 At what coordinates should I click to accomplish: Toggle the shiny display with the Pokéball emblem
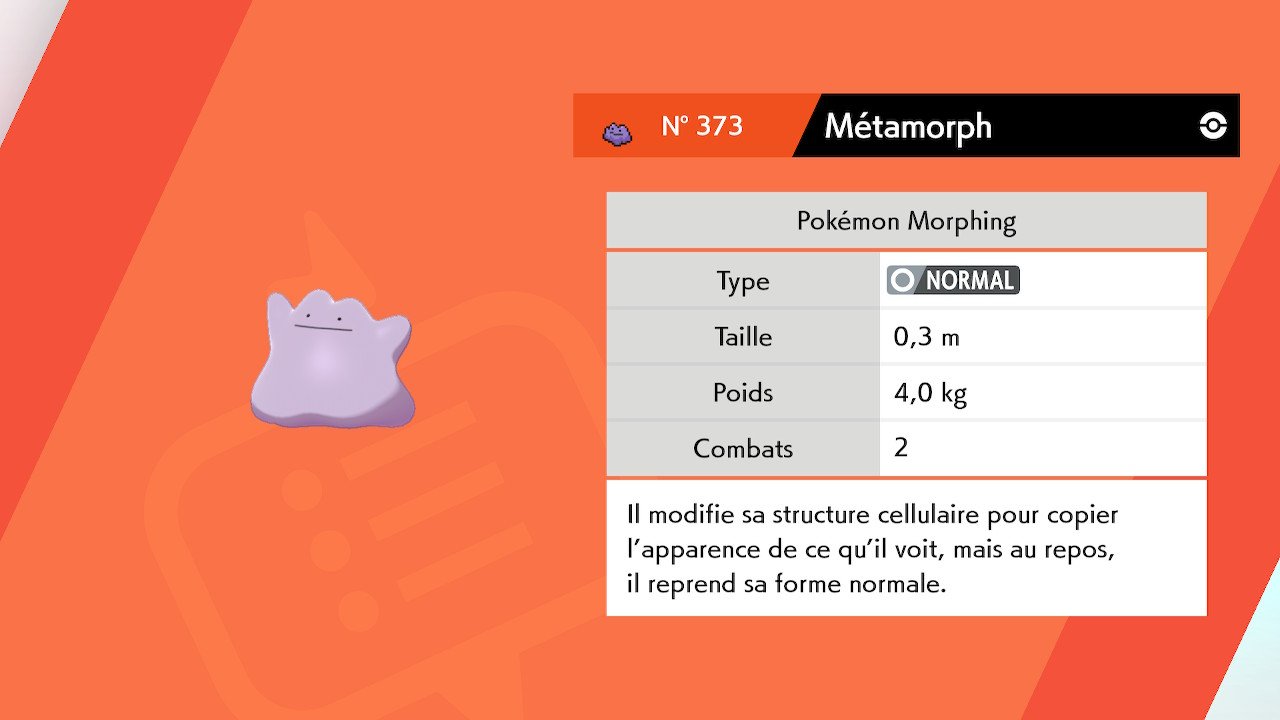tap(1211, 126)
